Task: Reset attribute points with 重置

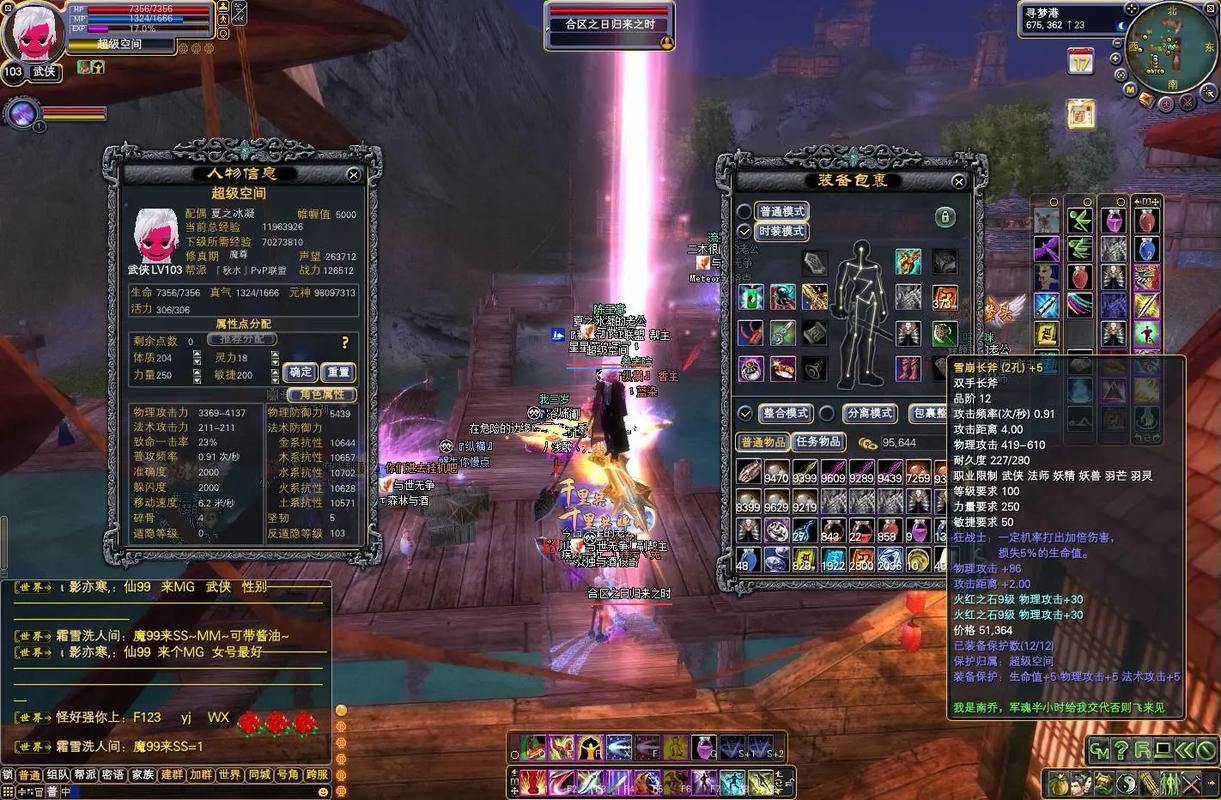Action: pos(339,372)
